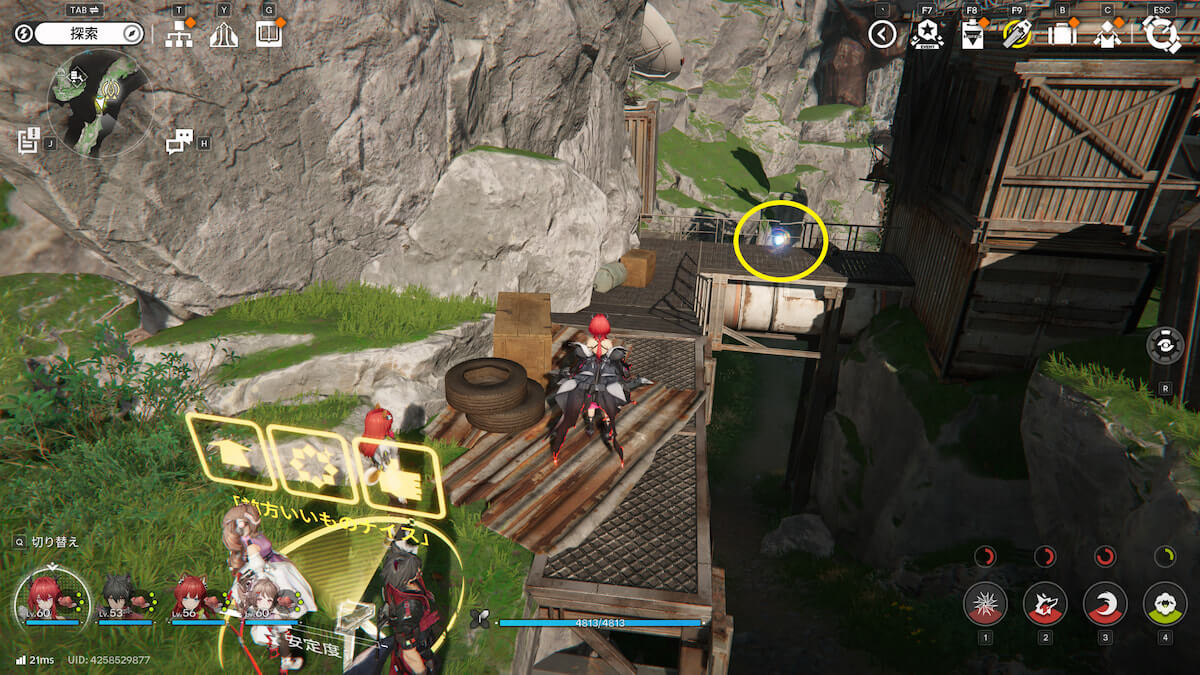Open the three-arrows upgrade icon

pos(224,35)
